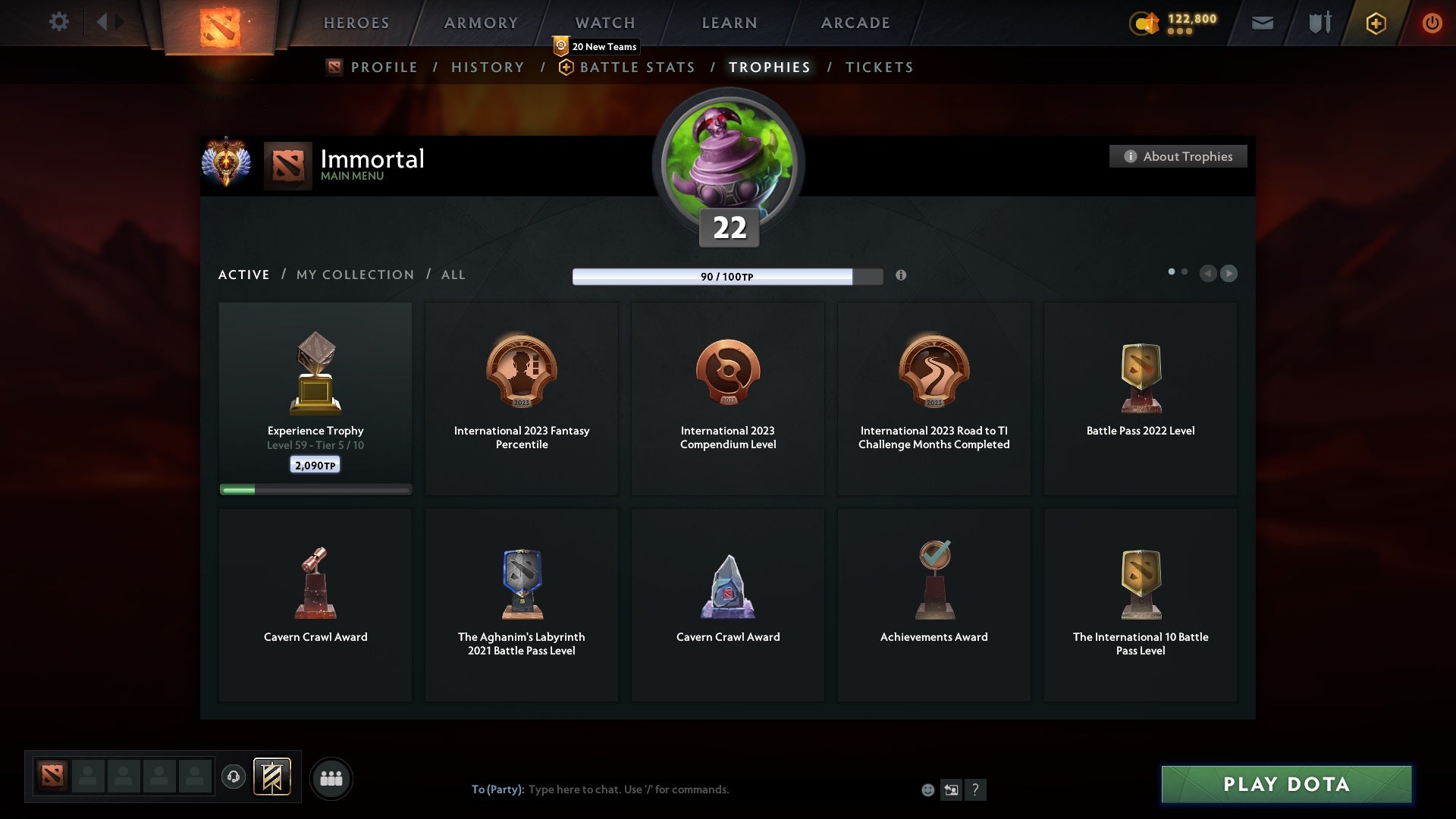This screenshot has height=819, width=1456.
Task: Open Dota Plus subscription hexagon icon
Action: 1376,23
